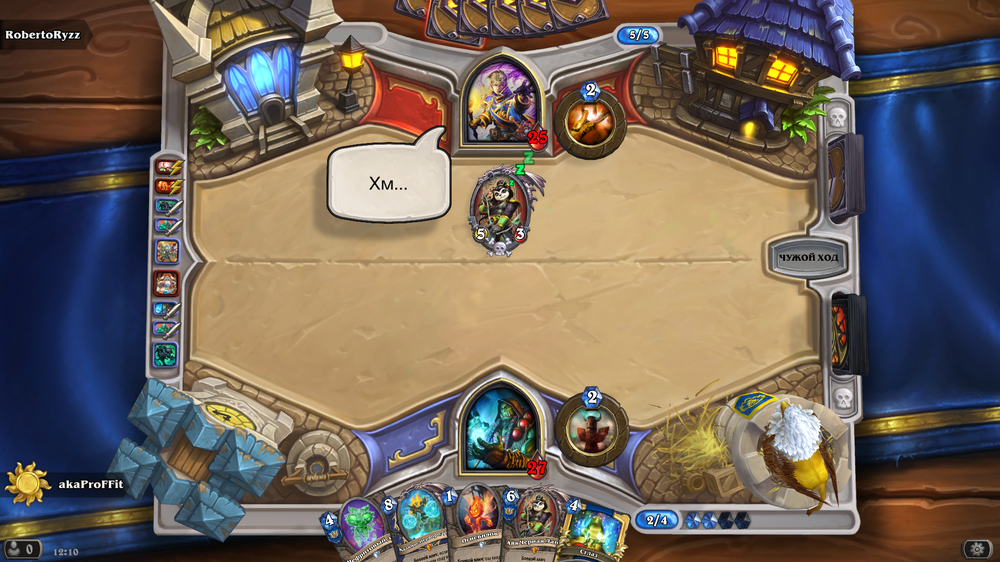Open the settings gear menu

pos(977,548)
